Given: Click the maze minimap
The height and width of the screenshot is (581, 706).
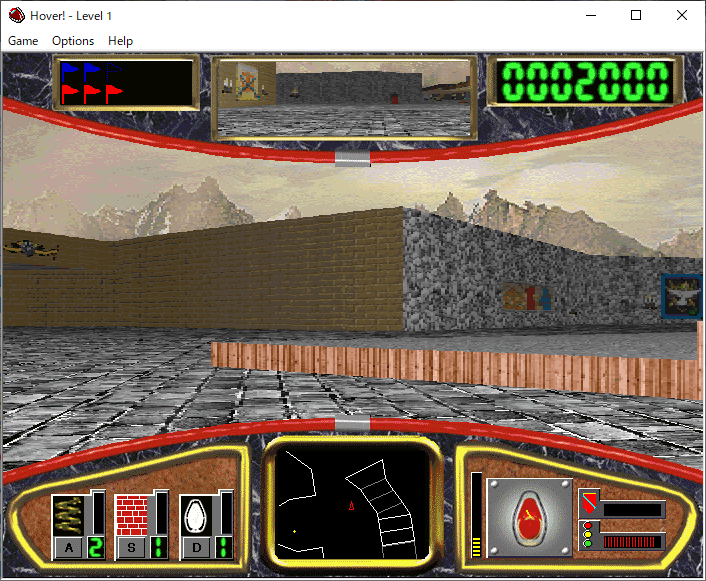Looking at the screenshot, I should [x=352, y=504].
